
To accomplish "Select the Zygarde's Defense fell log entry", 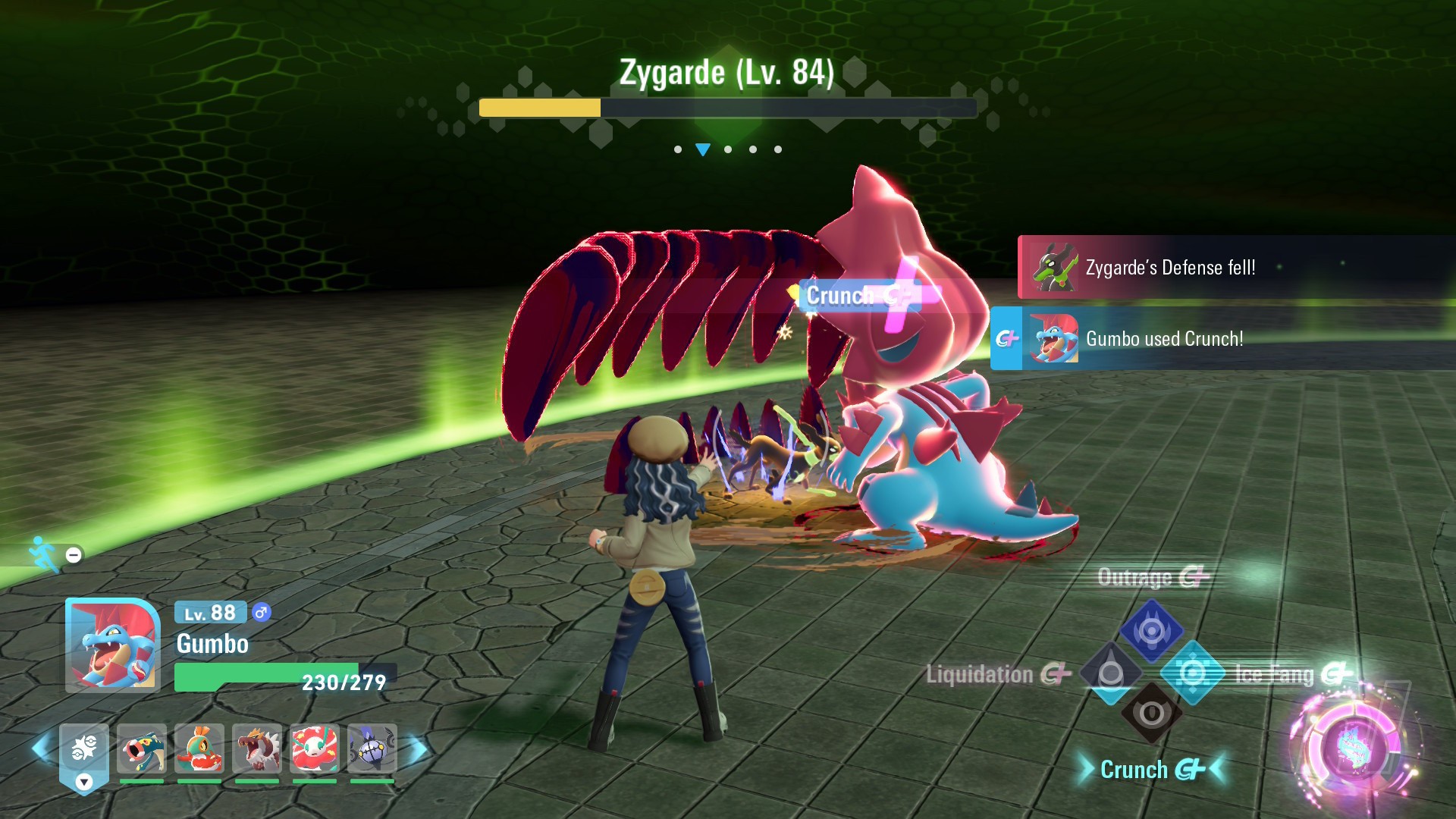I will (x=1235, y=268).
